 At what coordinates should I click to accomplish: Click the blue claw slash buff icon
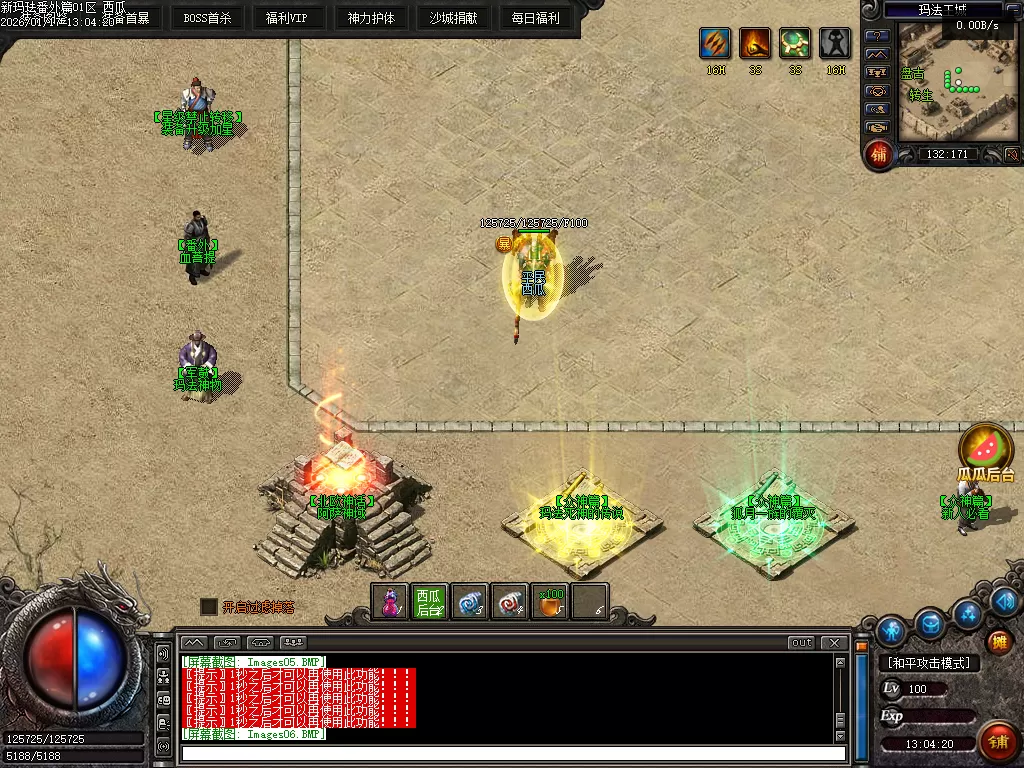pyautogui.click(x=715, y=44)
